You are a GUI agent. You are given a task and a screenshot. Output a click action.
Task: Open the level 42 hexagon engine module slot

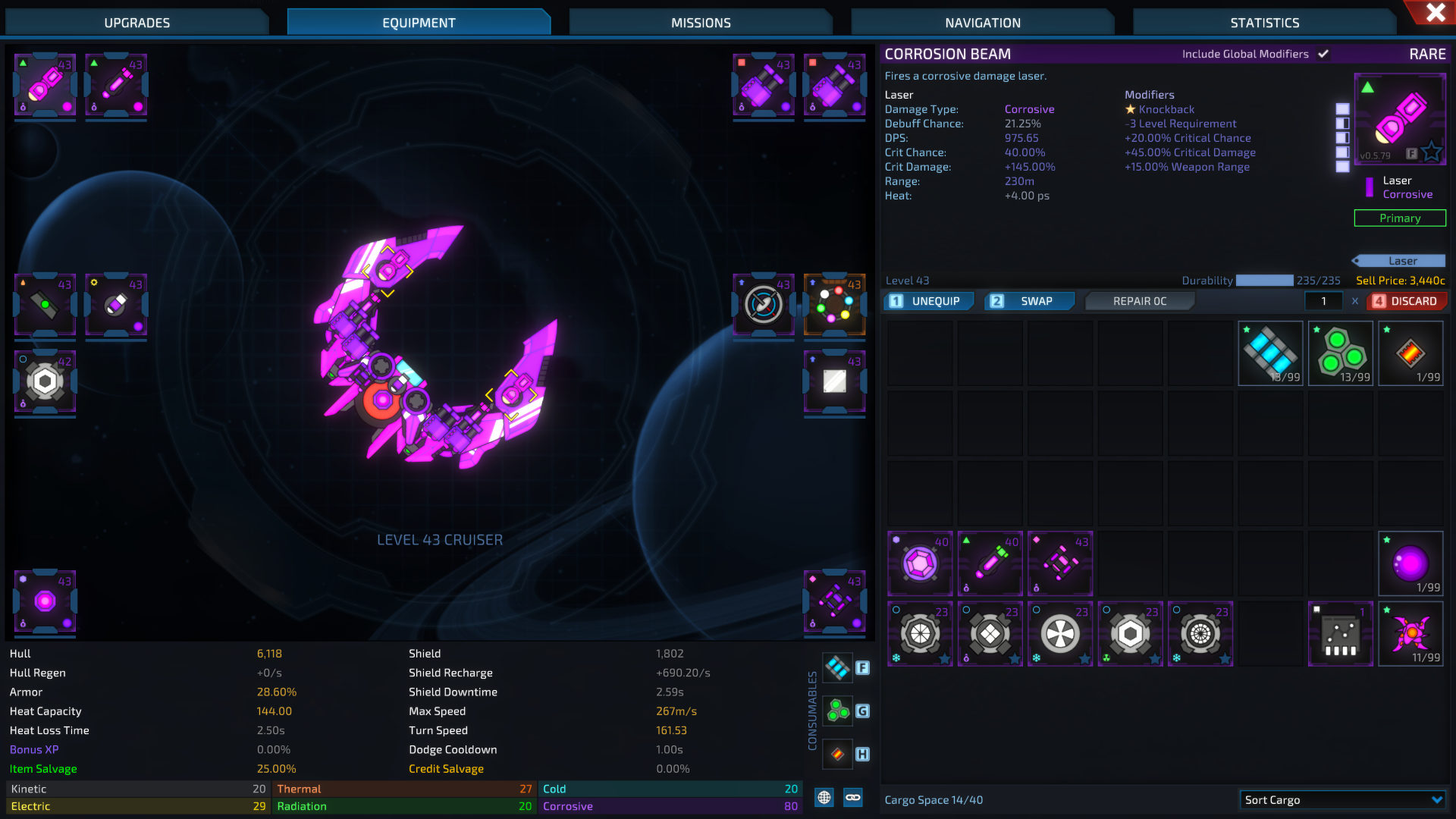pyautogui.click(x=44, y=381)
